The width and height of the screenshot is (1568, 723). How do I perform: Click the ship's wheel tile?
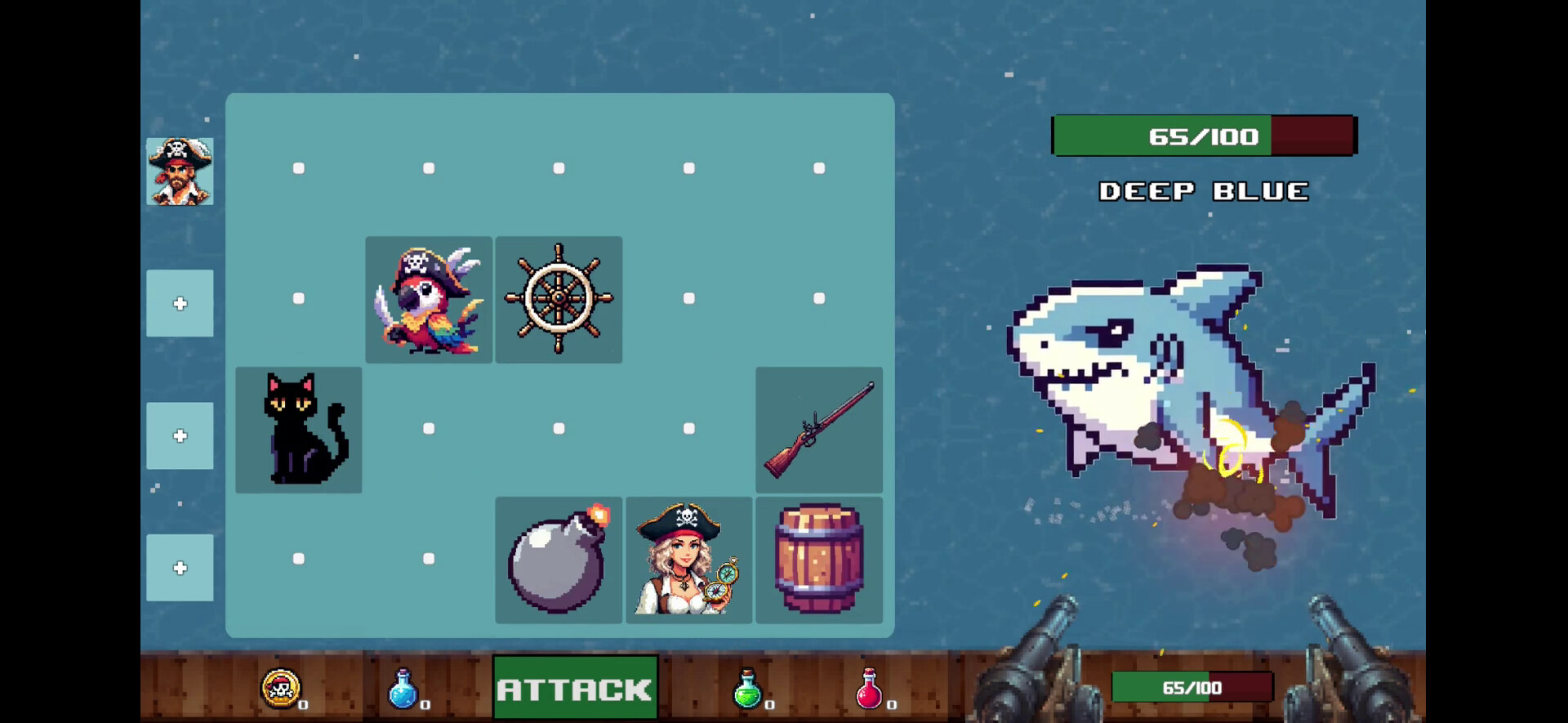coord(559,300)
